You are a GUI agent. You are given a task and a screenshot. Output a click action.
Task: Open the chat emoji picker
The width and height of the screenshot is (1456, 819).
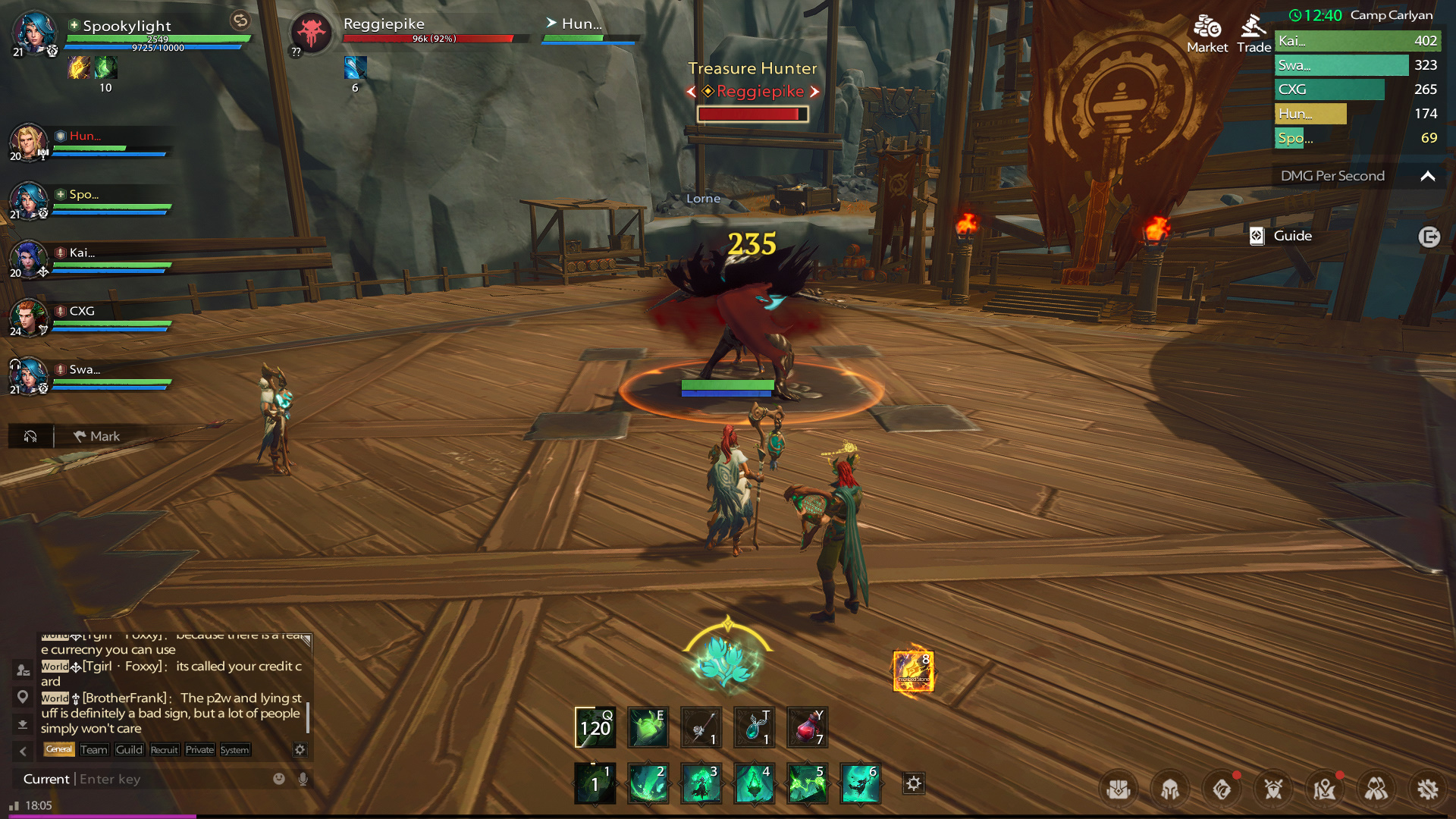point(279,779)
